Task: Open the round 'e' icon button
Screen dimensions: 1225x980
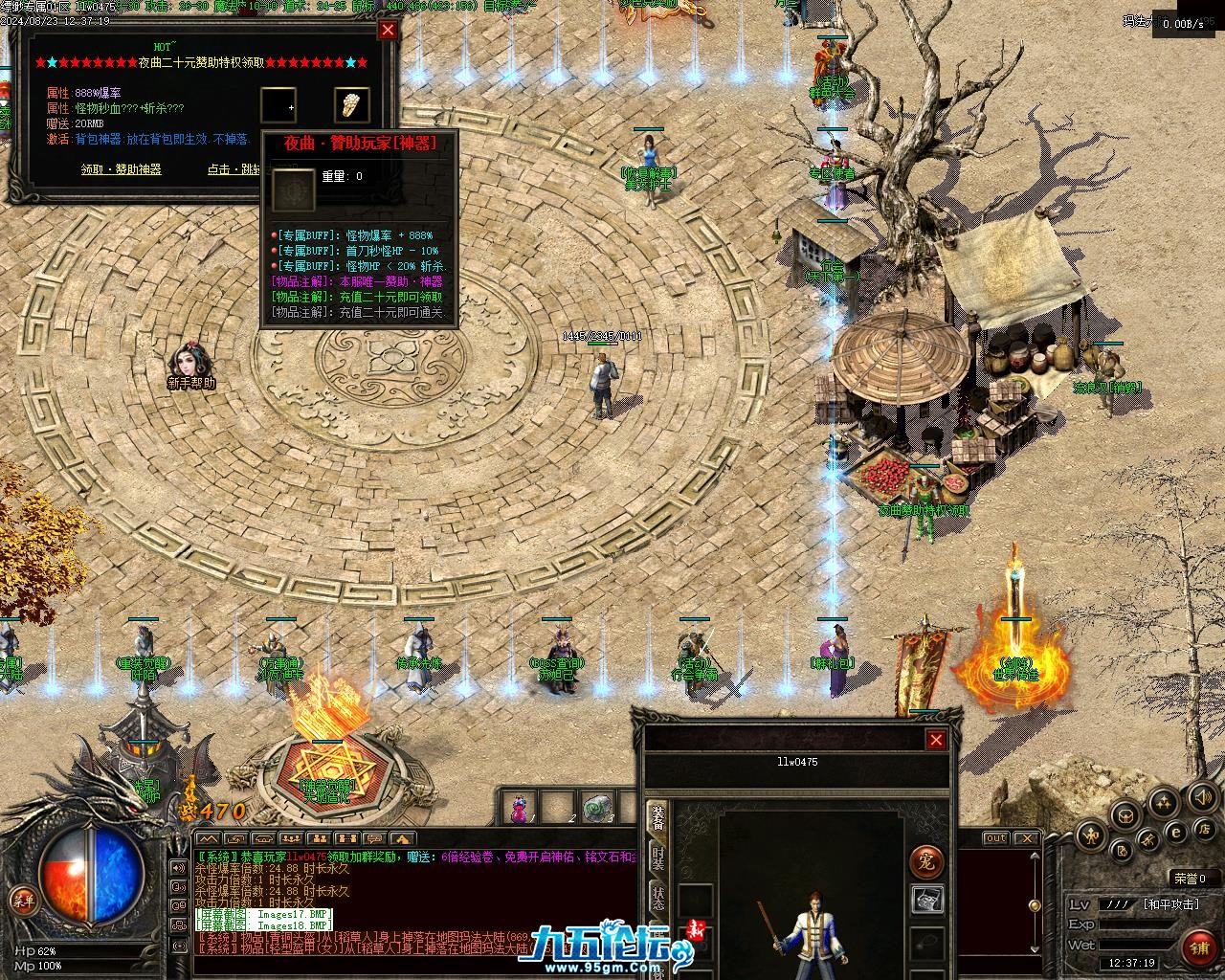Action: pos(1176,833)
